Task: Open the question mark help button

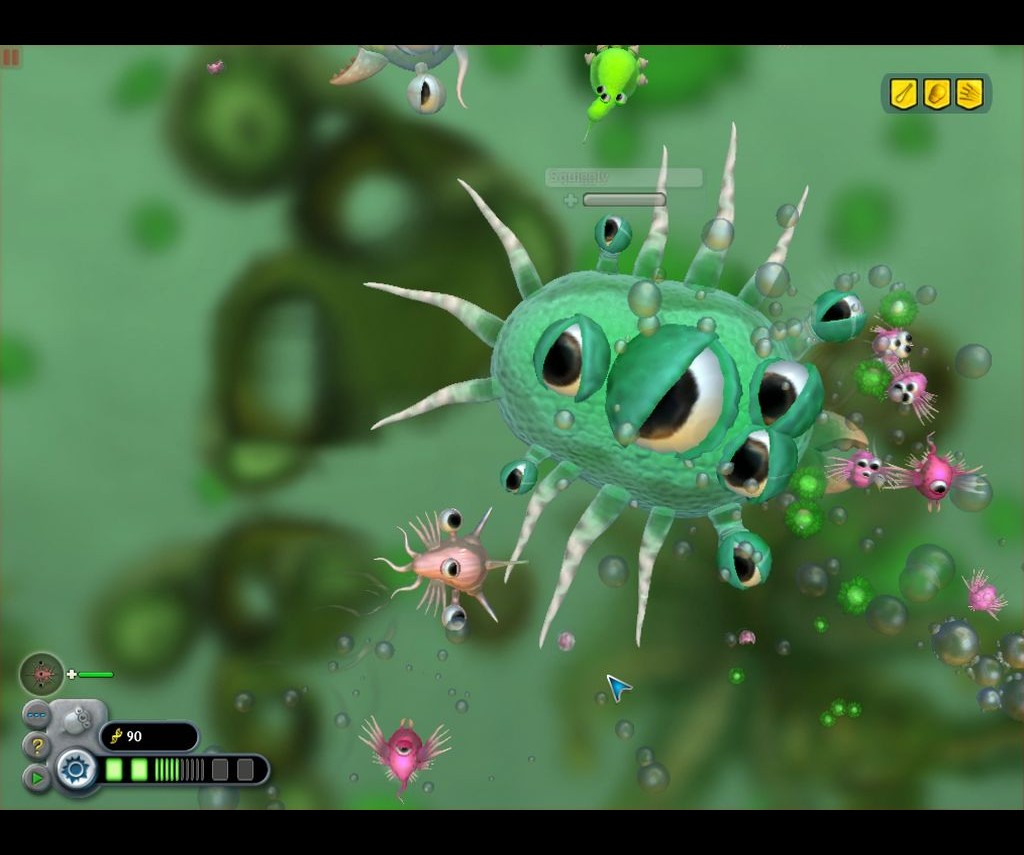Action: (x=36, y=746)
